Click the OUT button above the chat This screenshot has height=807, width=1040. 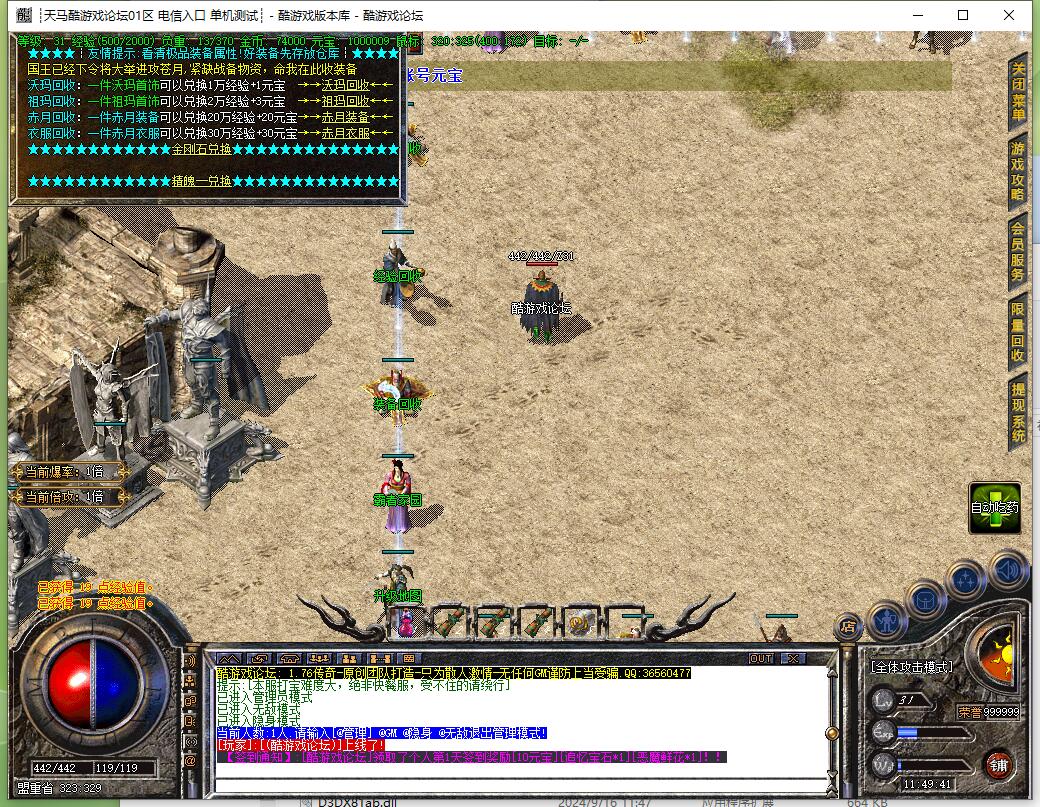tap(761, 658)
